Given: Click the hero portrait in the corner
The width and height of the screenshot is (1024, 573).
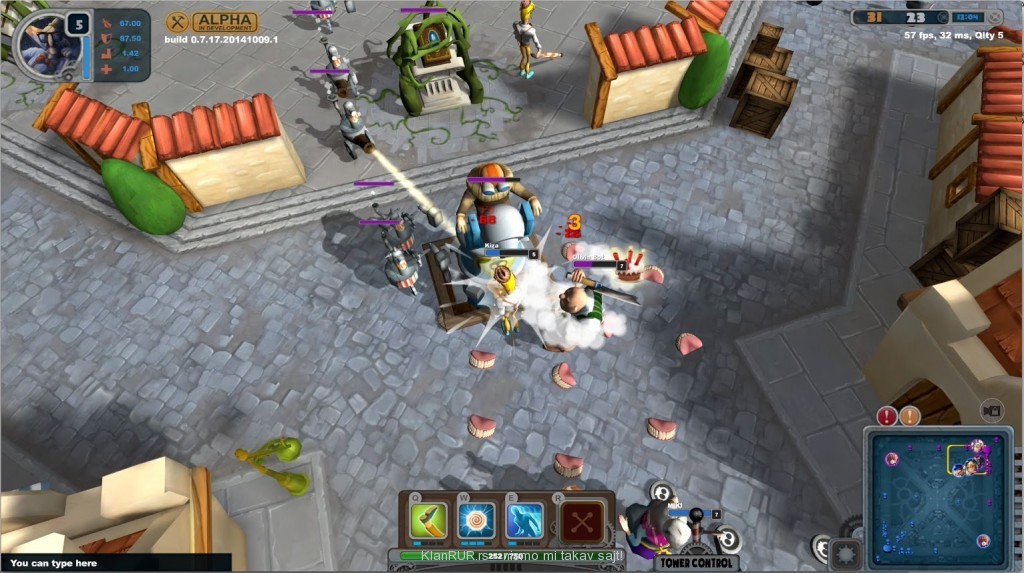Looking at the screenshot, I should (x=46, y=45).
